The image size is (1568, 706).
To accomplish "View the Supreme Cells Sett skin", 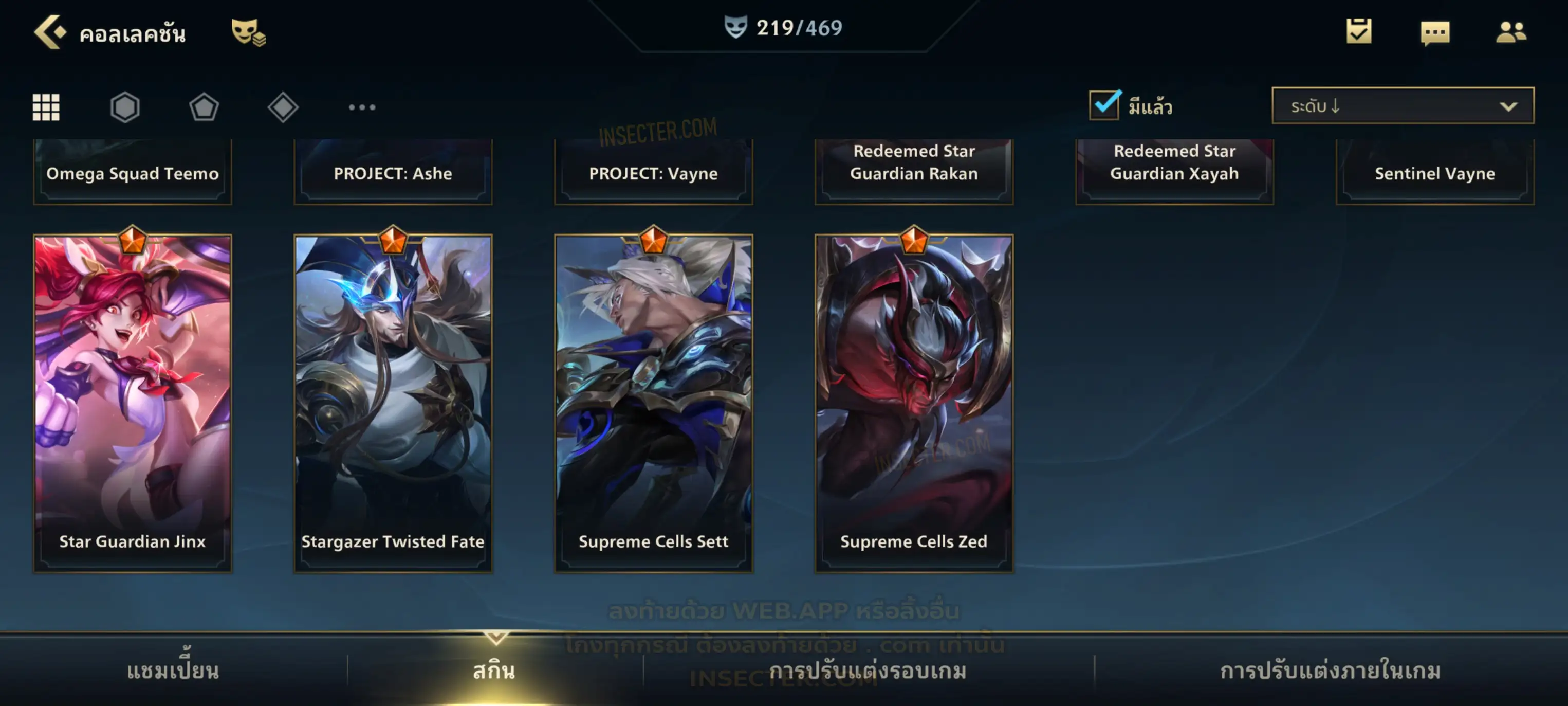I will [653, 402].
